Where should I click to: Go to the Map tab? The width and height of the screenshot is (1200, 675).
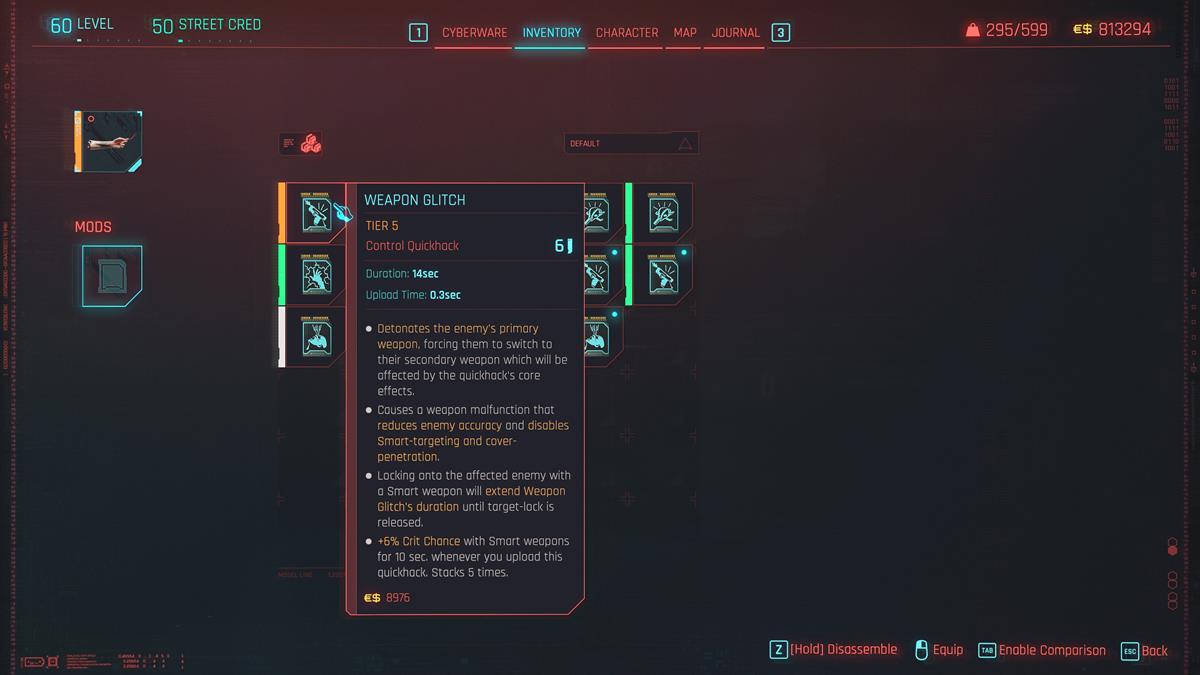[685, 33]
